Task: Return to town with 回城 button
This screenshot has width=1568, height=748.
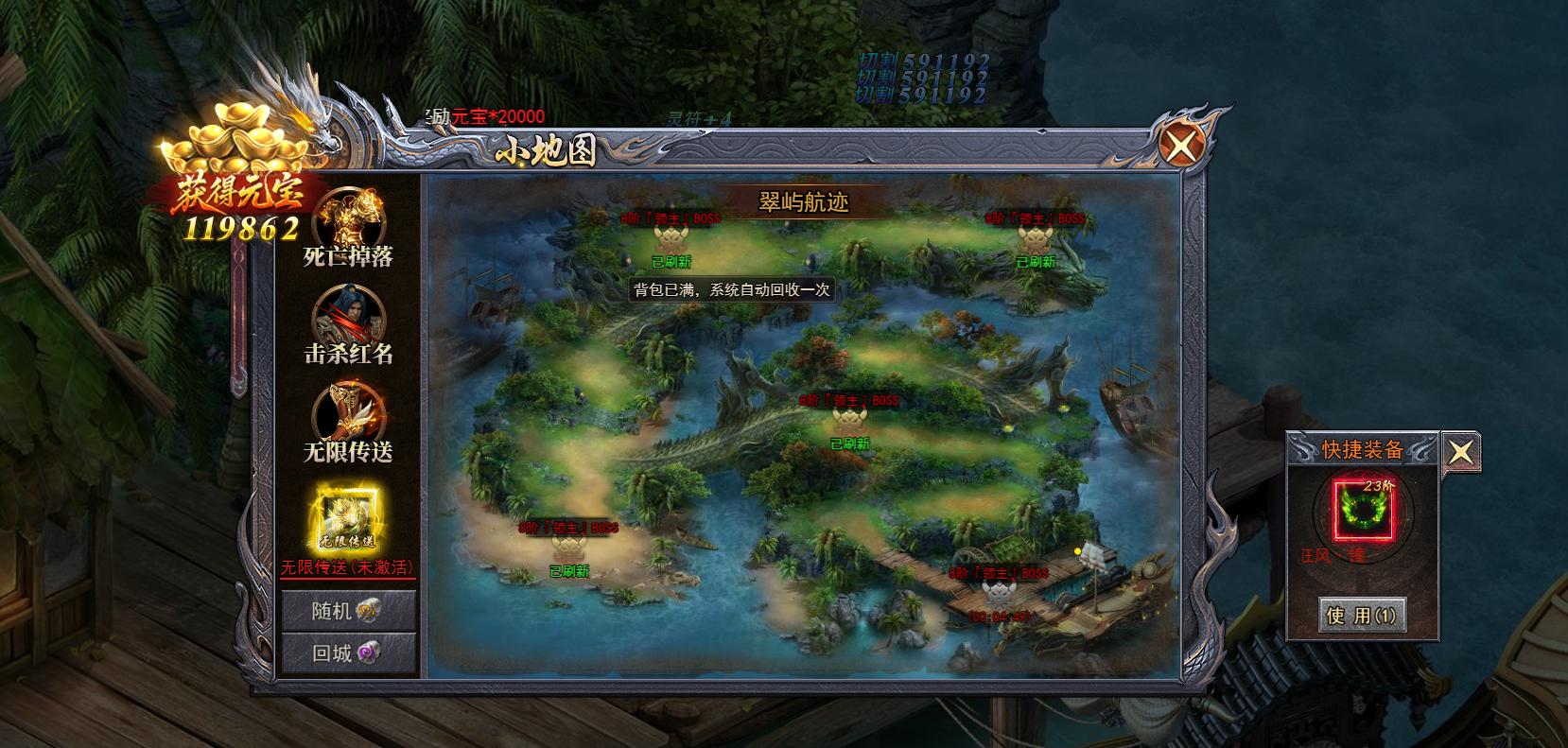Action: 348,652
